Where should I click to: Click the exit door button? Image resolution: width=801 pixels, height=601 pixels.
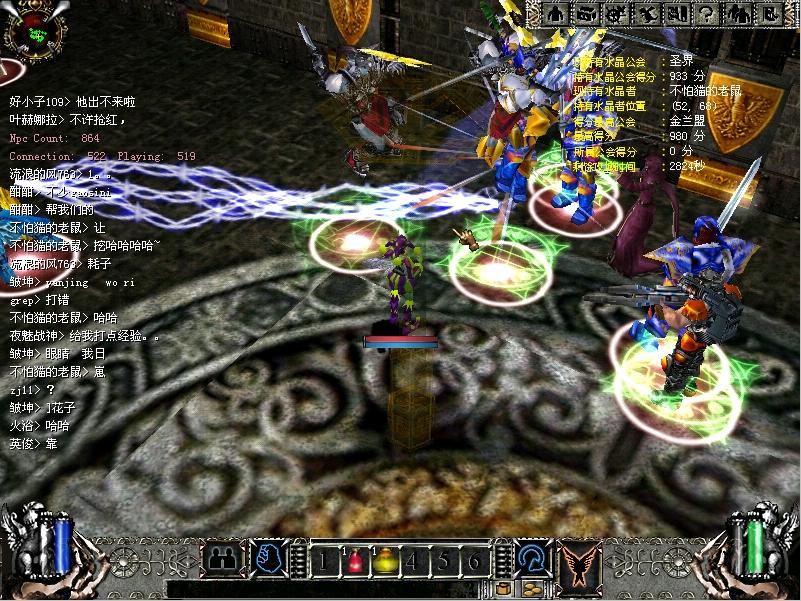[771, 14]
